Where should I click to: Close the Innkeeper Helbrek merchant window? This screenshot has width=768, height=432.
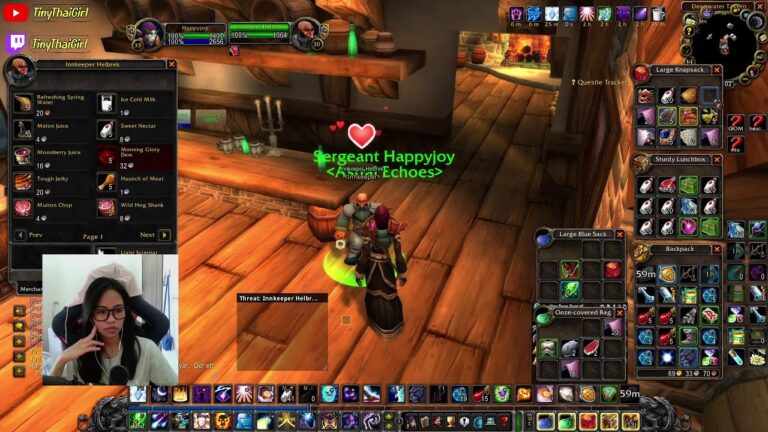171,64
